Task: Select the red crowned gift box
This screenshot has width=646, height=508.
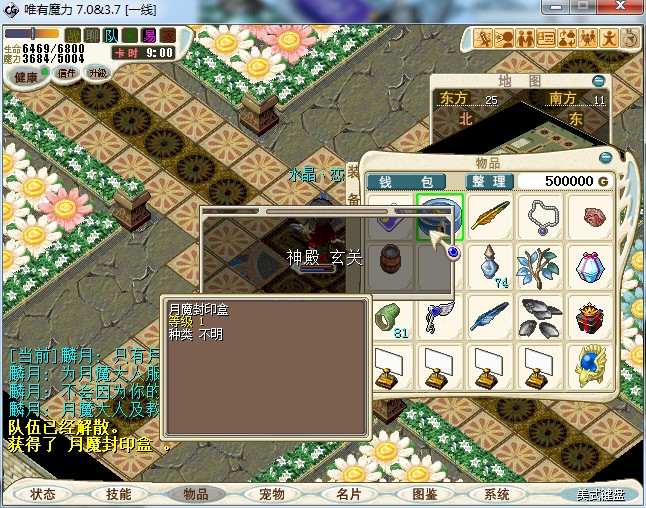Action: (x=591, y=318)
